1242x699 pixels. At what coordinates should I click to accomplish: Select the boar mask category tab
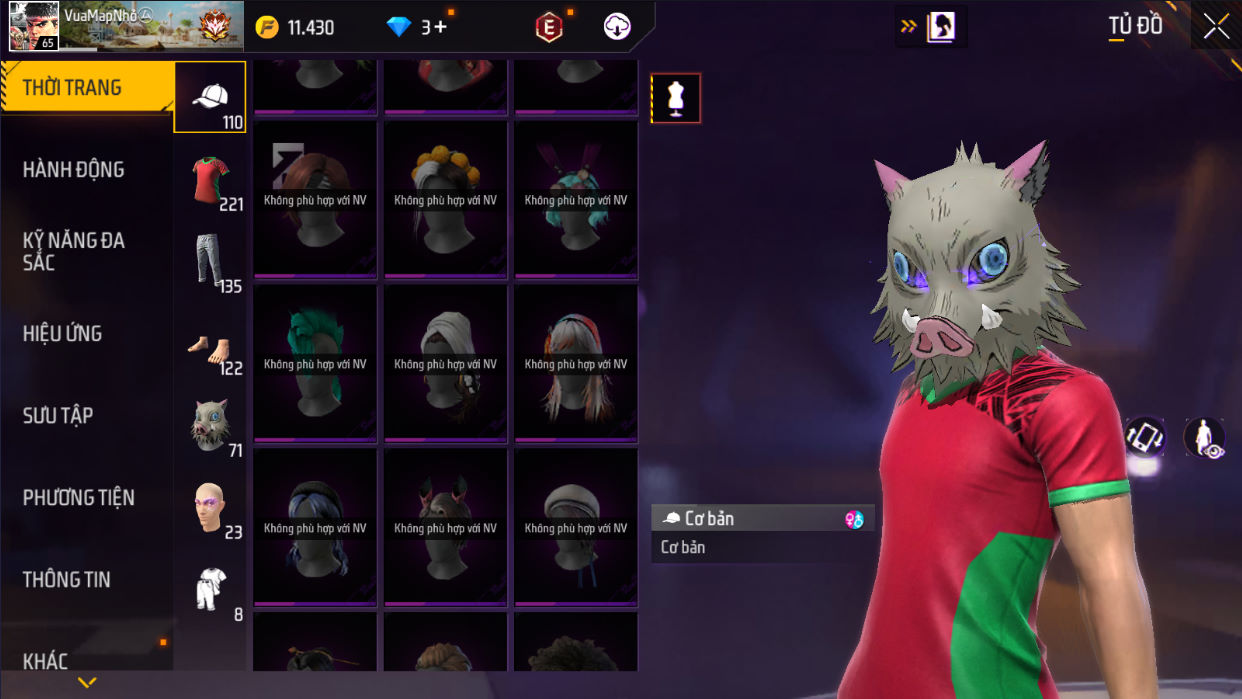tap(210, 427)
